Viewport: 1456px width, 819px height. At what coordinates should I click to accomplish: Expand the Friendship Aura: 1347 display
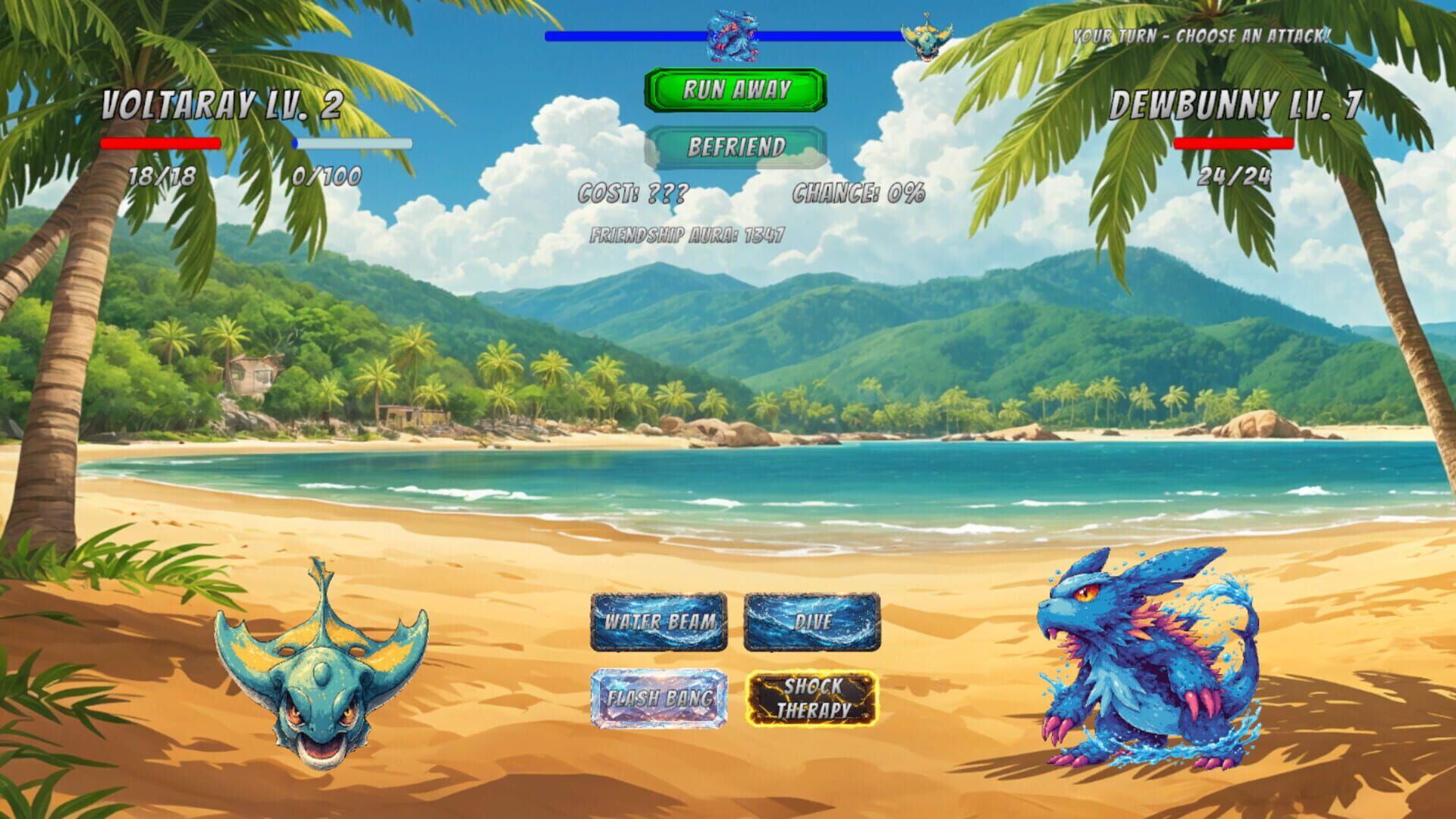coord(686,235)
